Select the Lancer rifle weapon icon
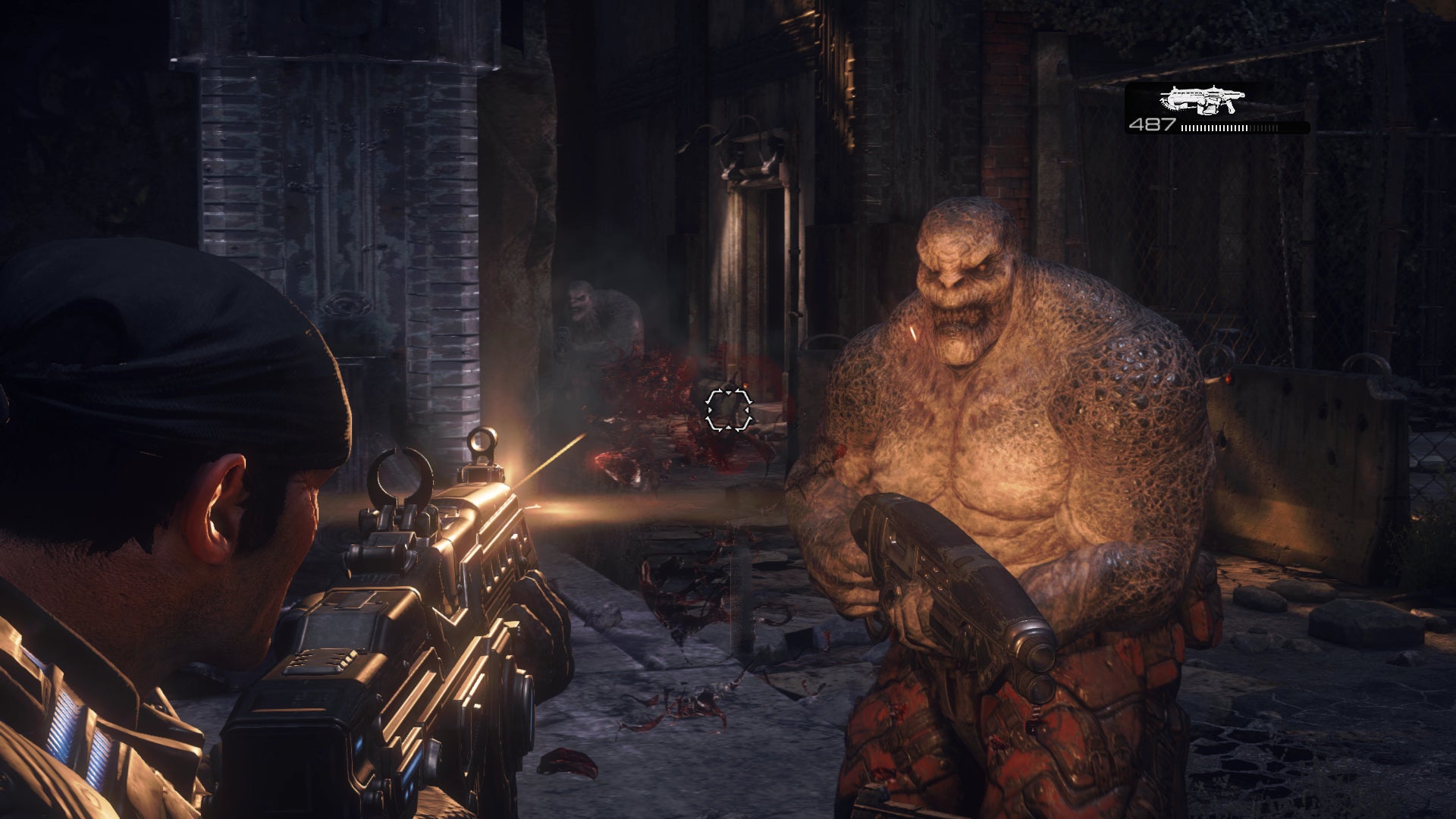 point(1202,100)
